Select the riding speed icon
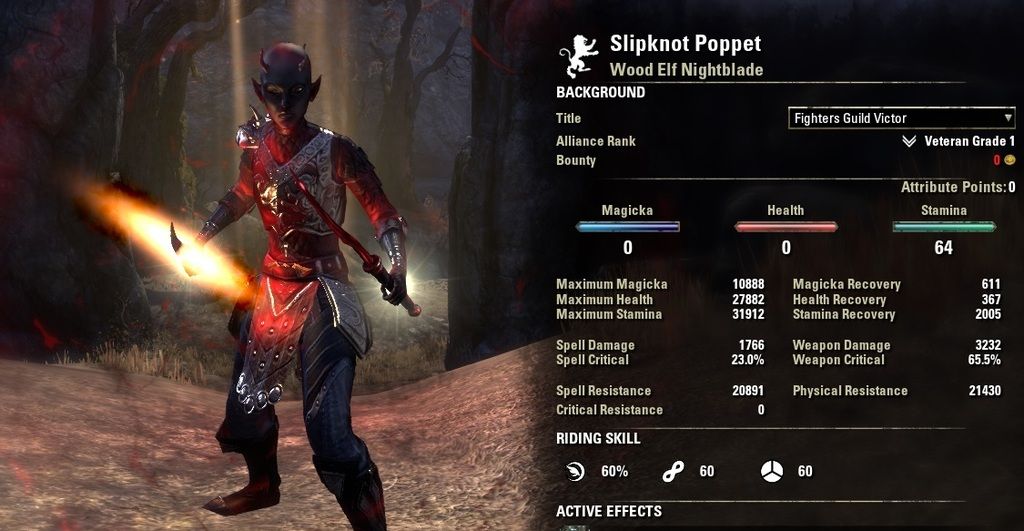Viewport: 1024px width, 531px height. (x=574, y=471)
